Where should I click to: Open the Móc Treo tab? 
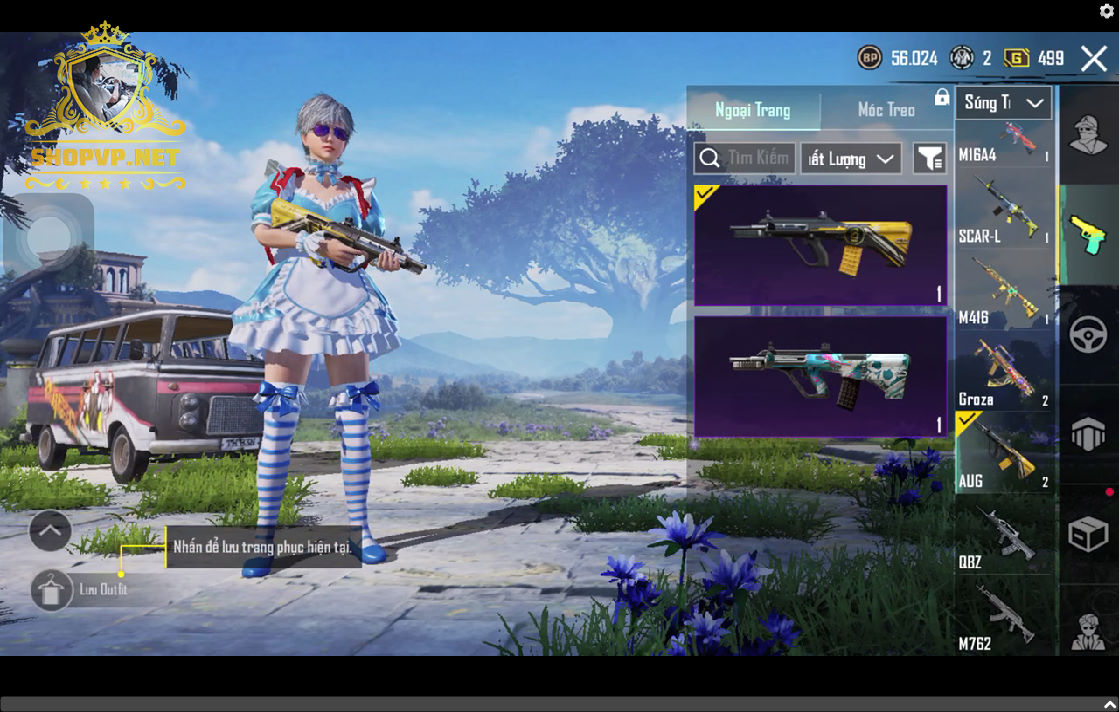pyautogui.click(x=886, y=110)
